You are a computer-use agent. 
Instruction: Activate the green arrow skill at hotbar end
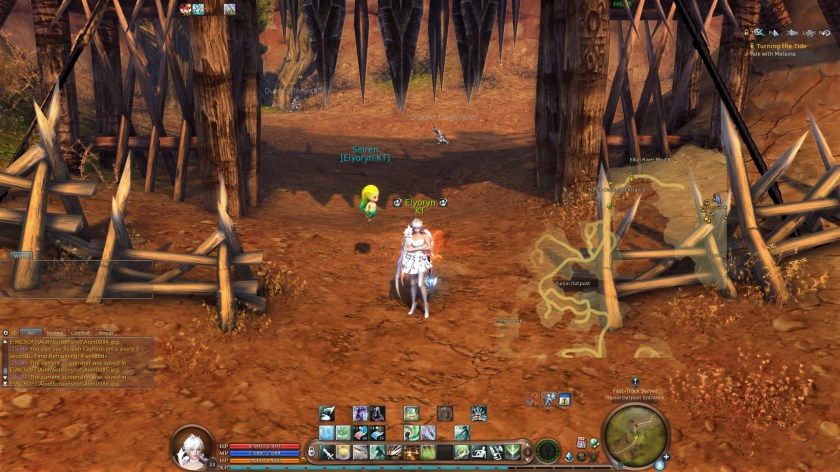[x=515, y=452]
